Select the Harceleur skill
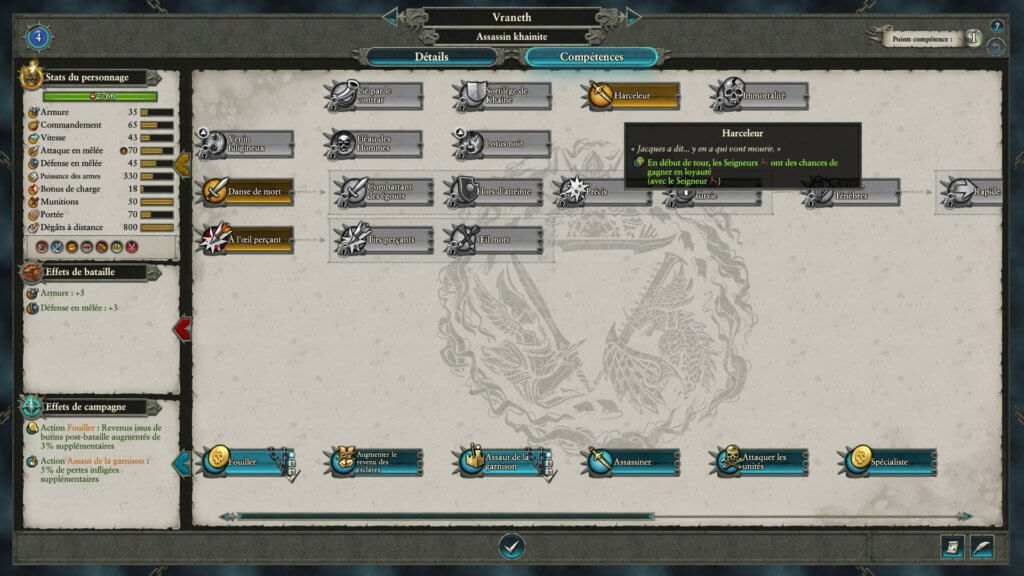Screen dimensions: 1024x576 click(631, 96)
